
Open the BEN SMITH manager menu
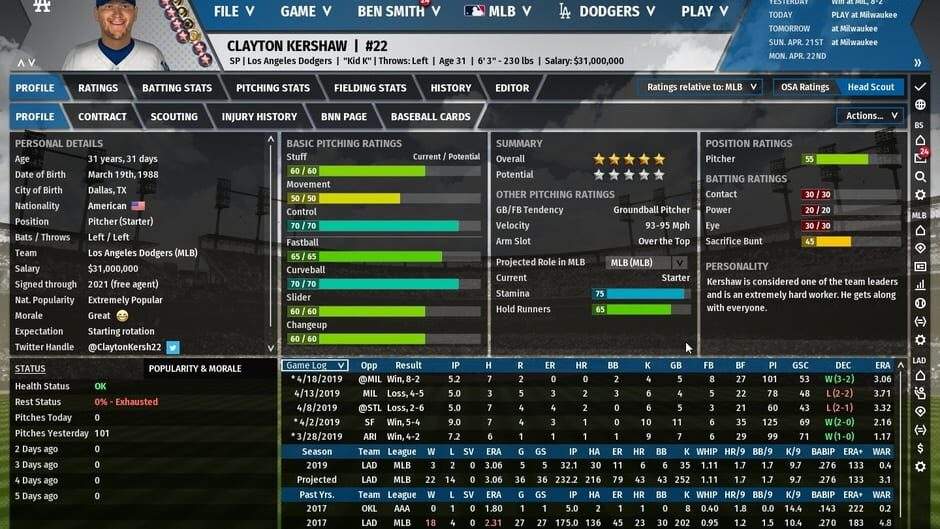tap(400, 12)
